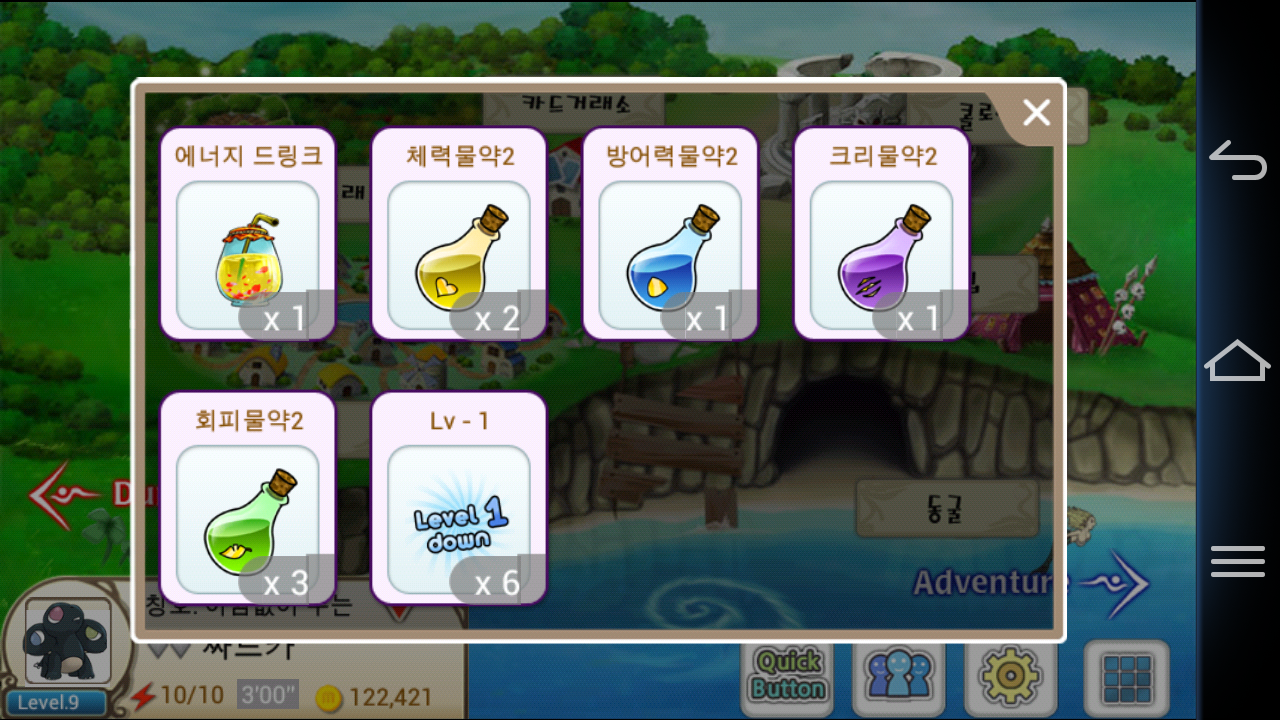The width and height of the screenshot is (1280, 720).
Task: Close the item inventory popup
Action: coord(1036,113)
